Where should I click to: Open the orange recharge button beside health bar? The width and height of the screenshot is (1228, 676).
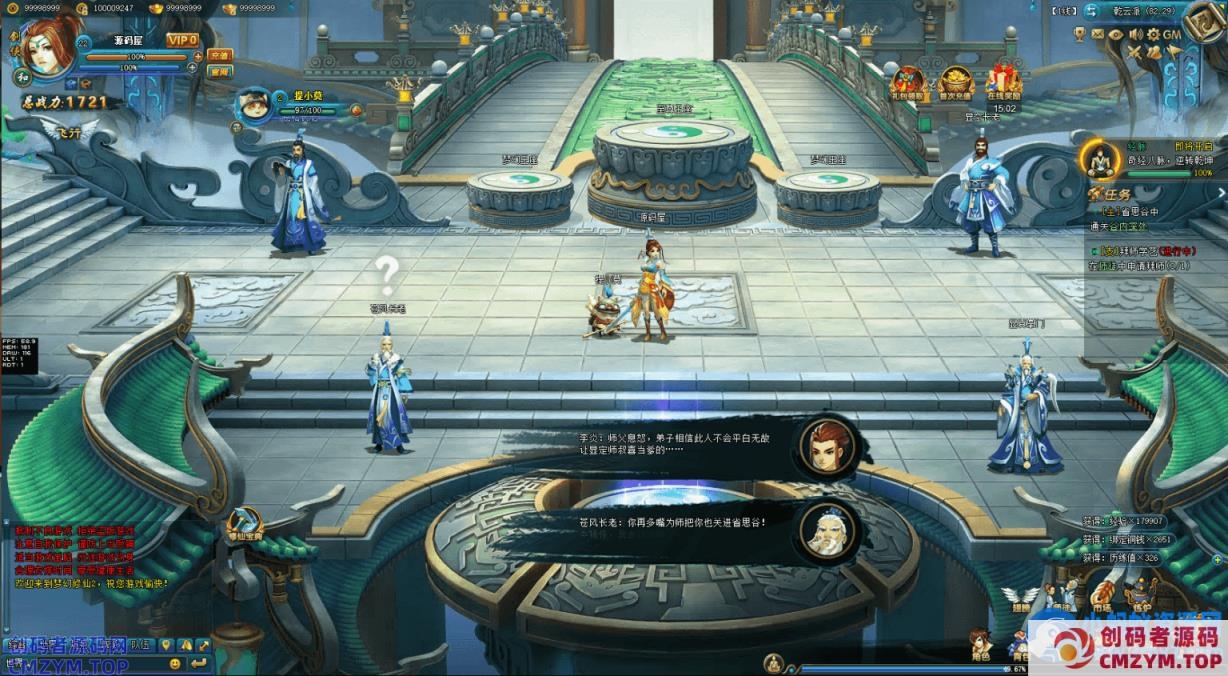[x=219, y=55]
